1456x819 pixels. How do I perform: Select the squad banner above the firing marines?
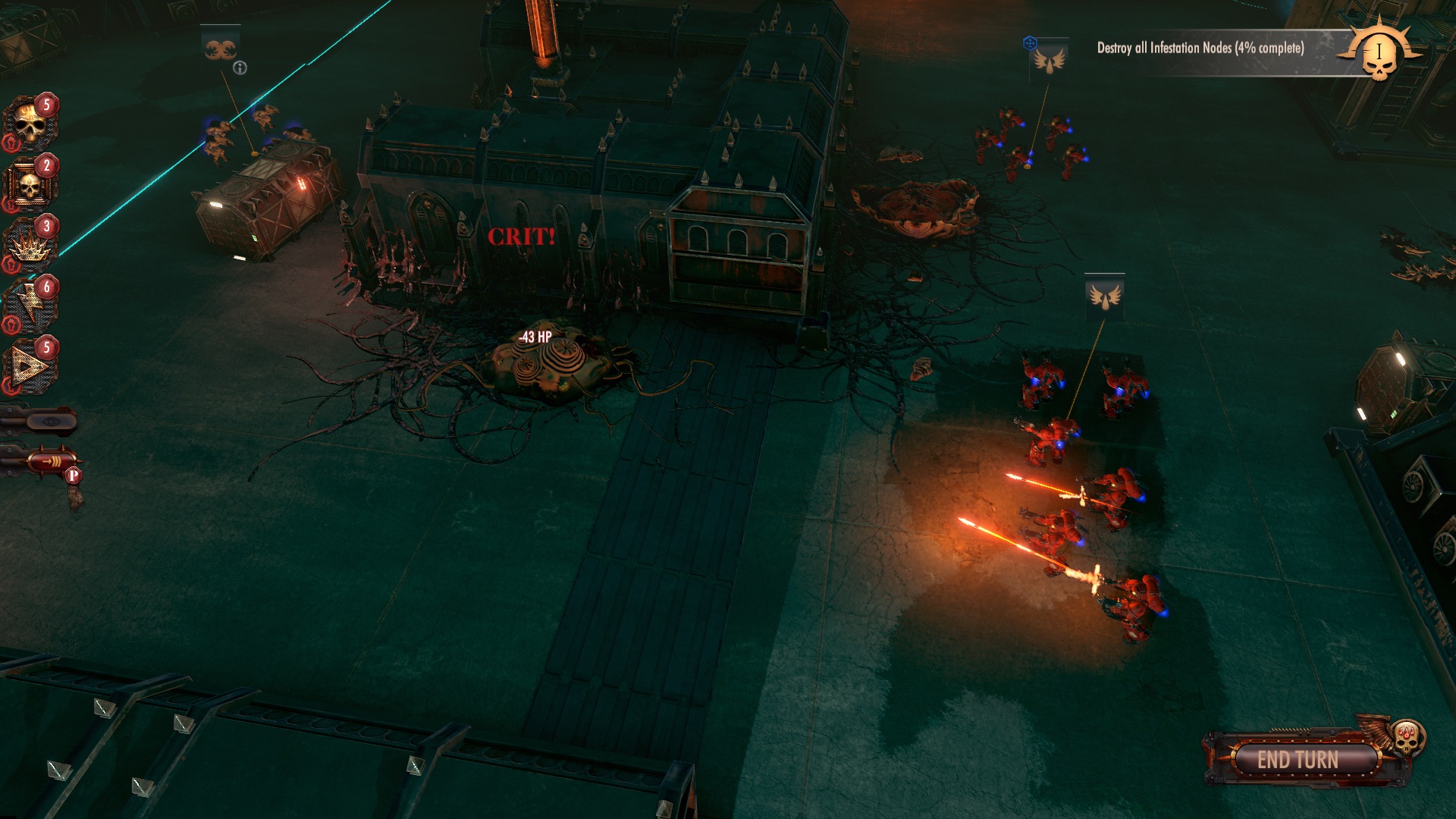[x=1104, y=295]
